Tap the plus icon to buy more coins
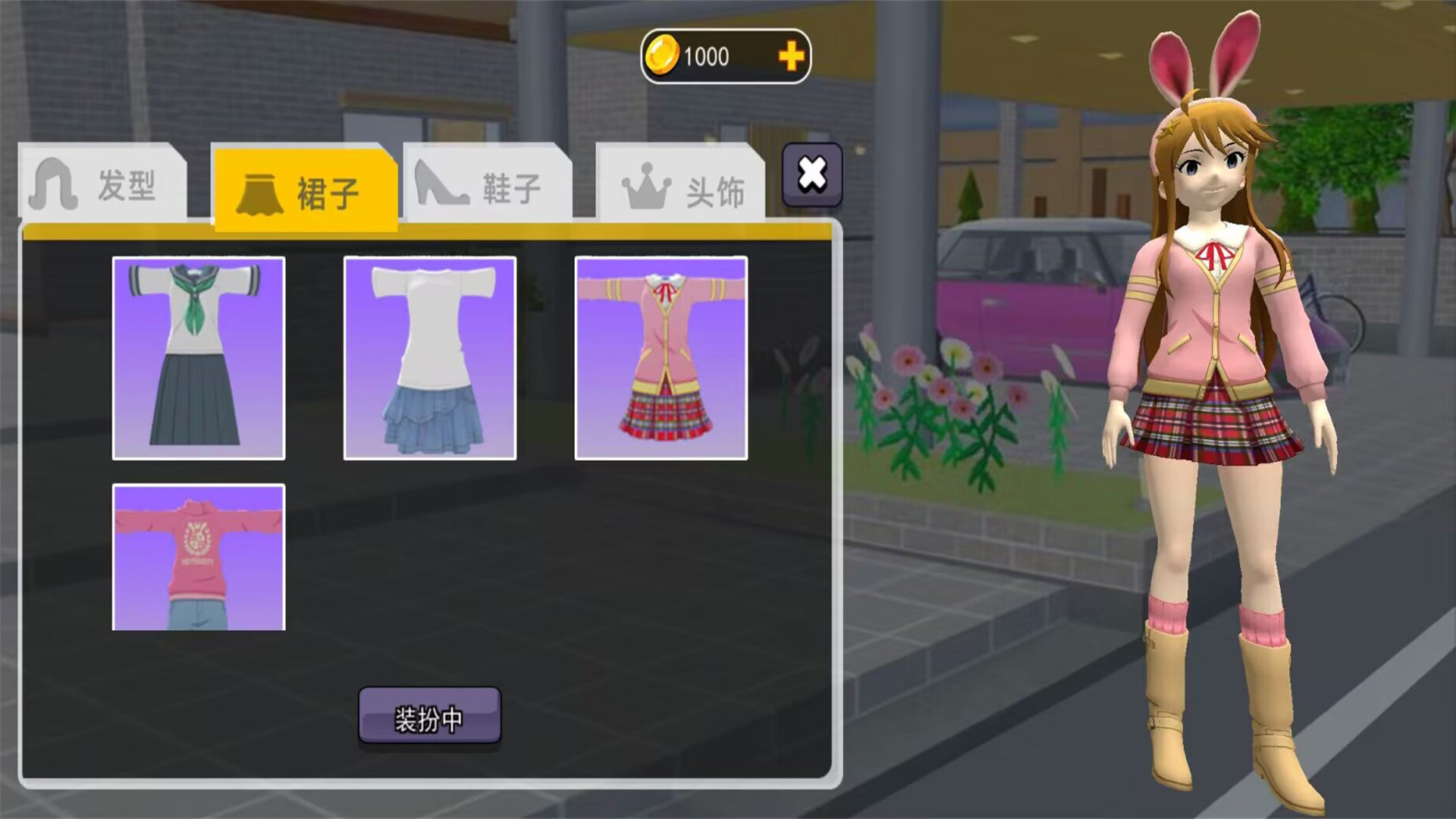 tap(791, 55)
